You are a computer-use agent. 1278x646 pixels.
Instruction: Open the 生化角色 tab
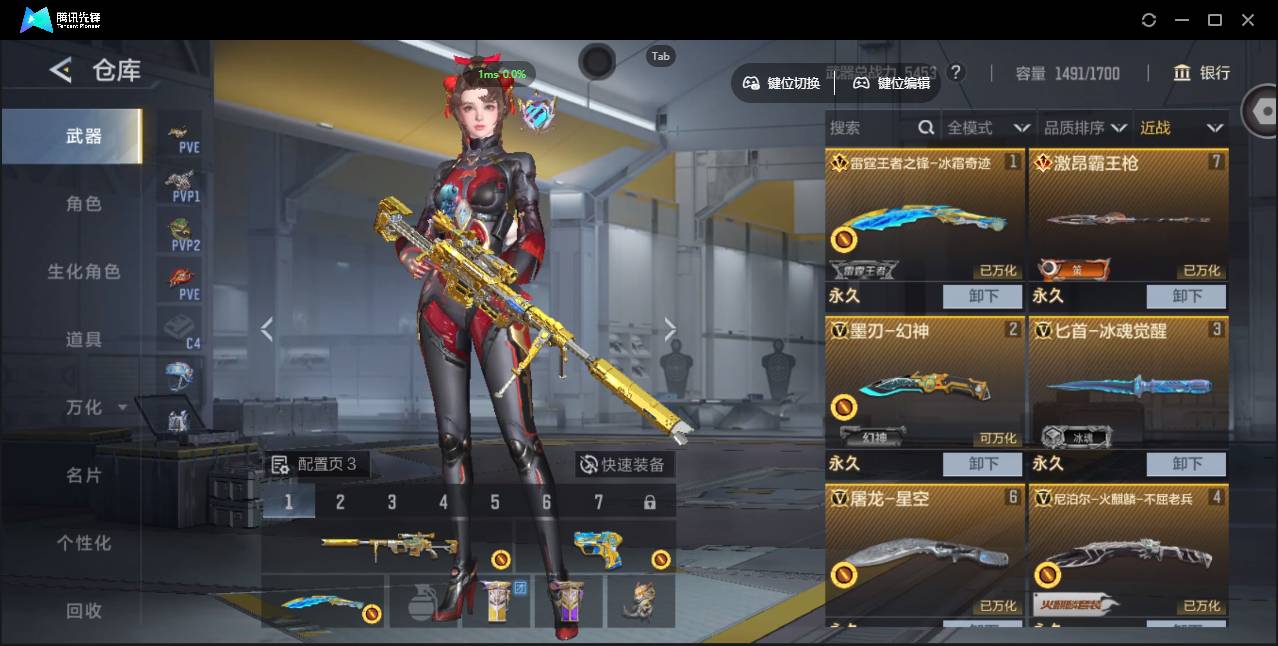(x=84, y=272)
